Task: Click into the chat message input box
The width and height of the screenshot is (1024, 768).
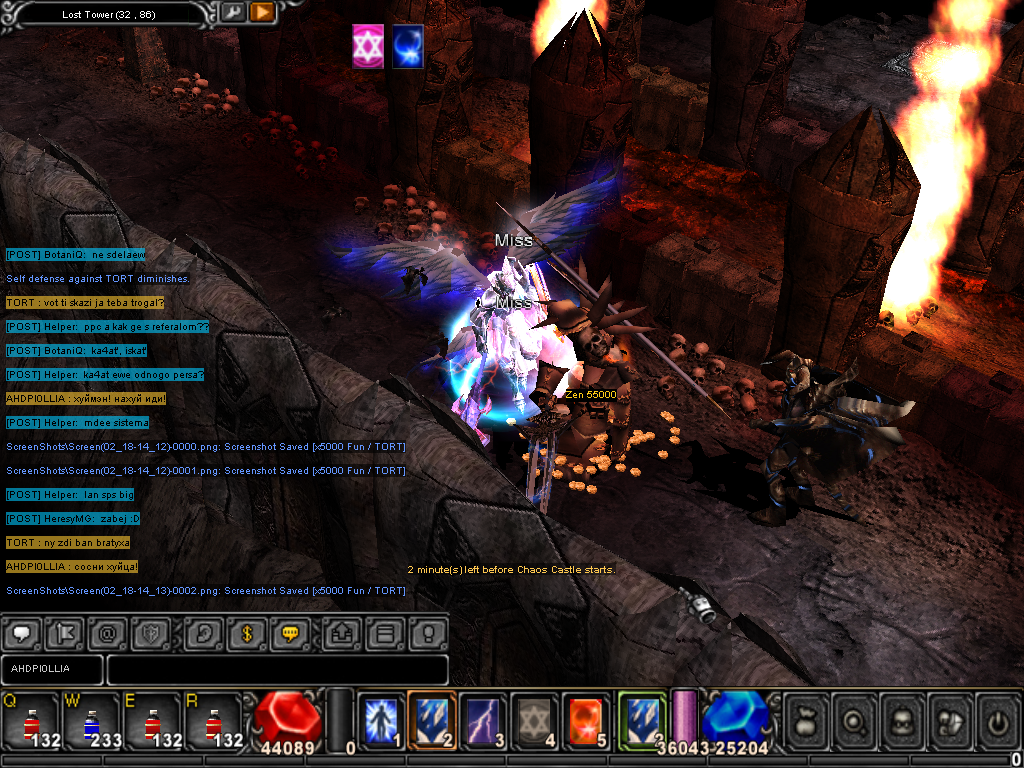Action: coord(277,669)
